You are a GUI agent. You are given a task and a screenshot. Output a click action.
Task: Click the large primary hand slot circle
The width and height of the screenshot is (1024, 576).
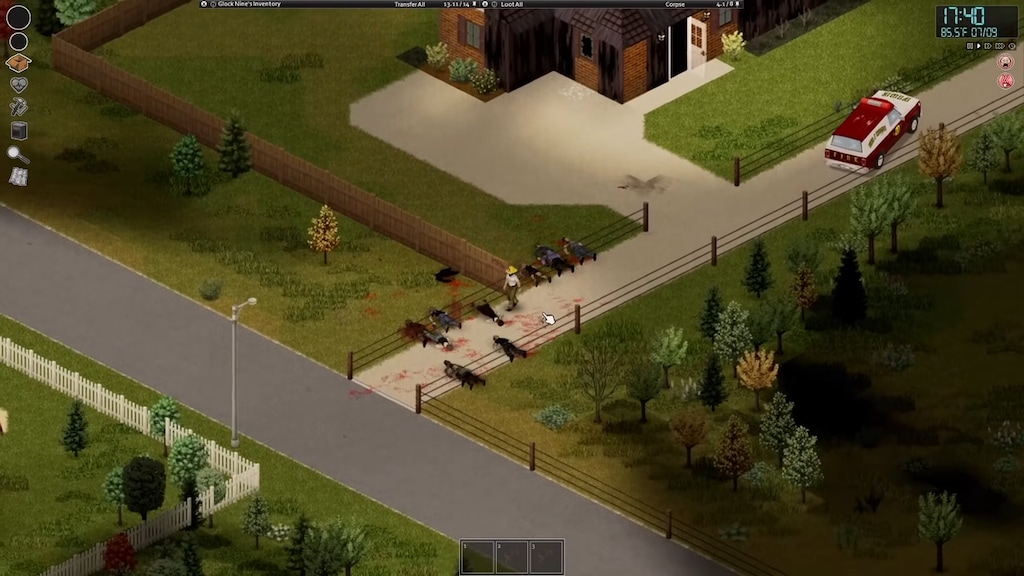[18, 17]
